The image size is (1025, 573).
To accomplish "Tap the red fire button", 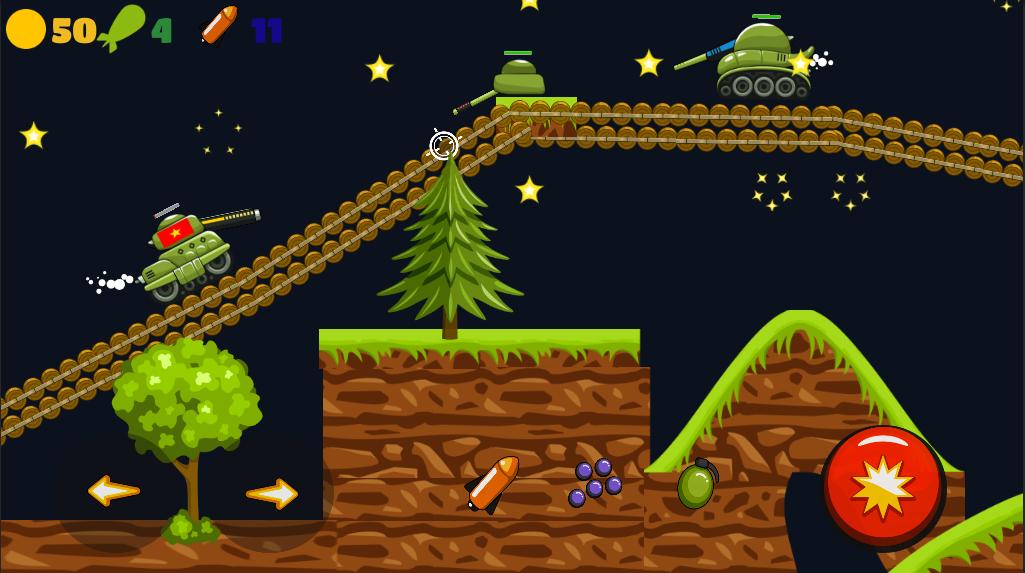I will pos(883,487).
